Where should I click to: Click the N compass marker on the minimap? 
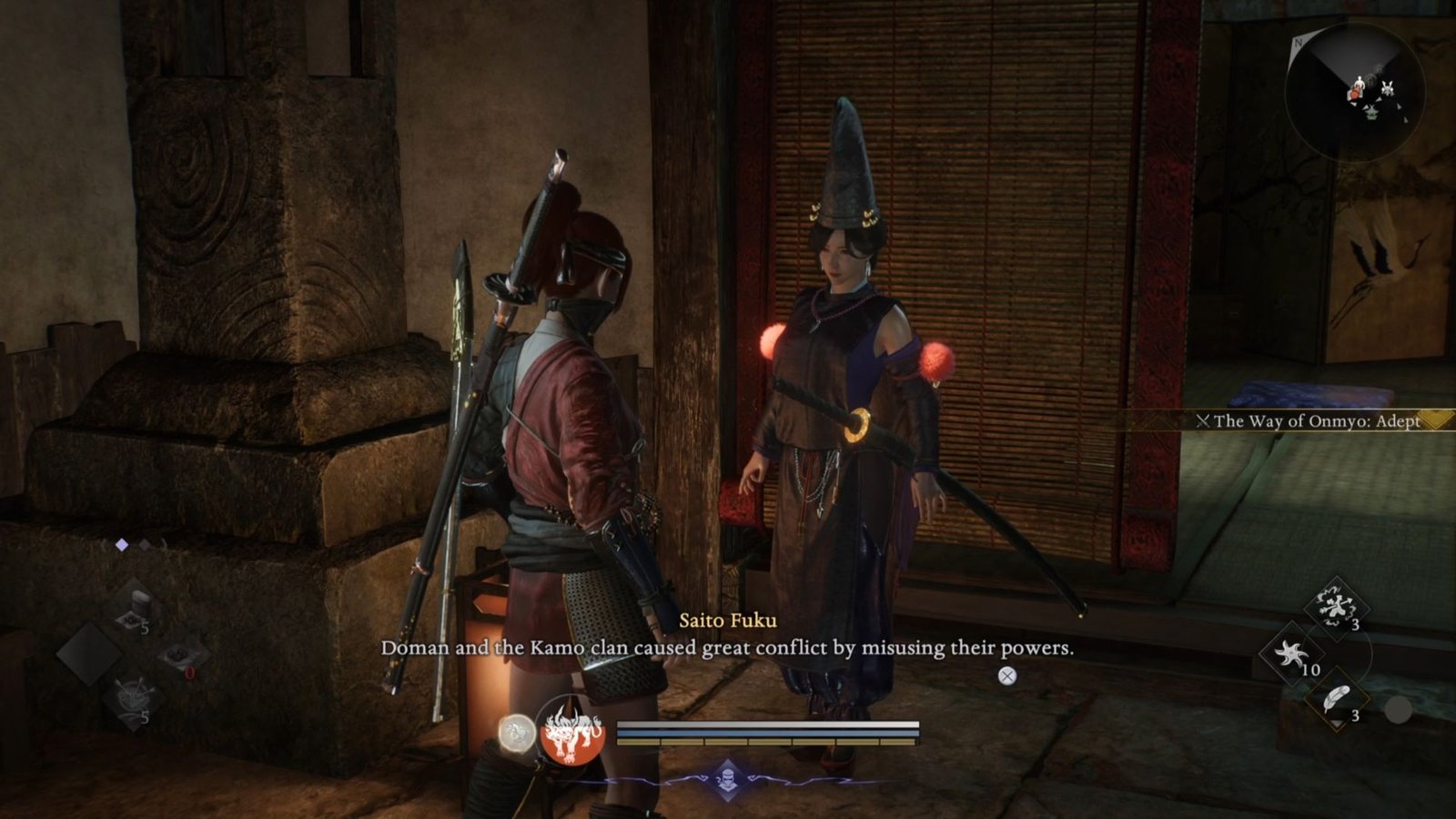[1298, 43]
